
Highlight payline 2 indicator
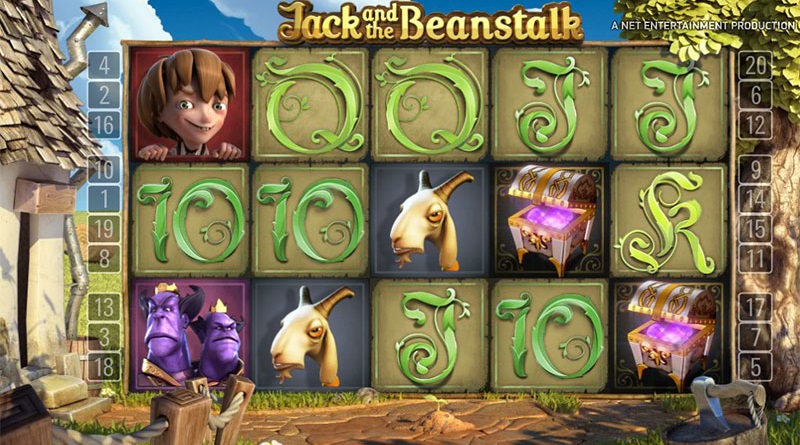(105, 95)
